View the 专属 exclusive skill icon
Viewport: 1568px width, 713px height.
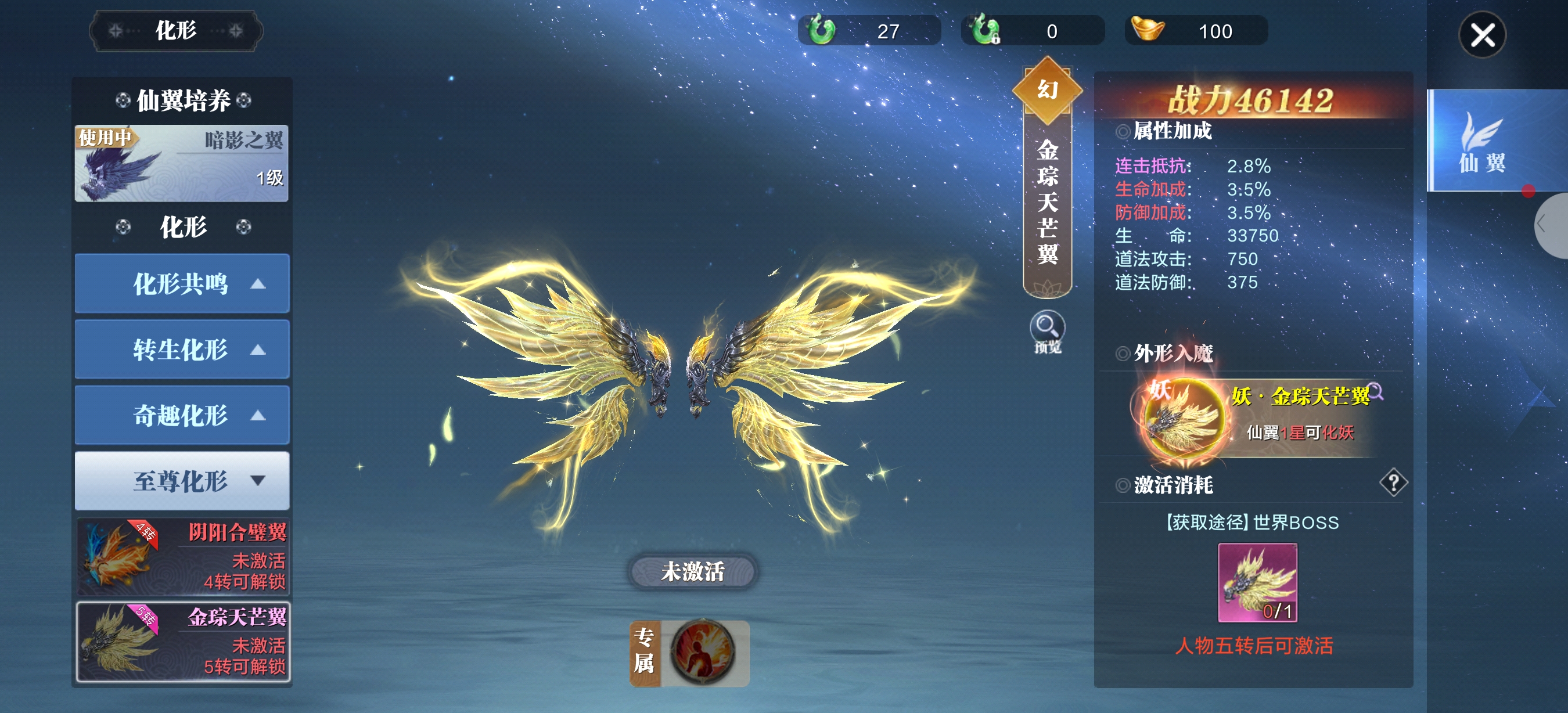[x=703, y=653]
